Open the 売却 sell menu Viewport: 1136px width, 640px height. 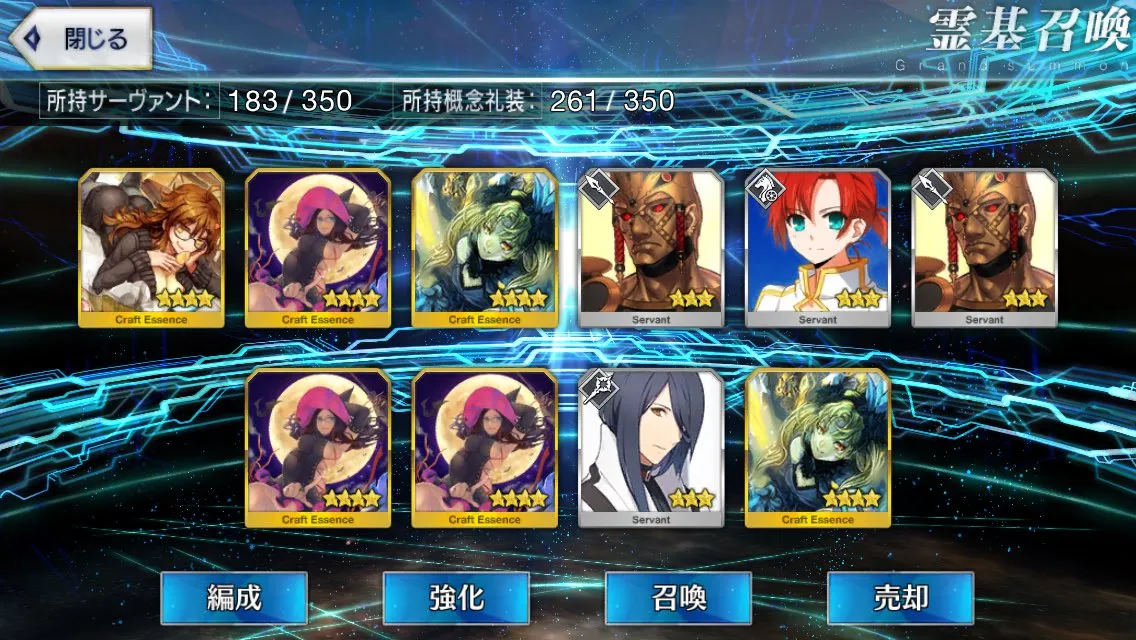[x=900, y=598]
